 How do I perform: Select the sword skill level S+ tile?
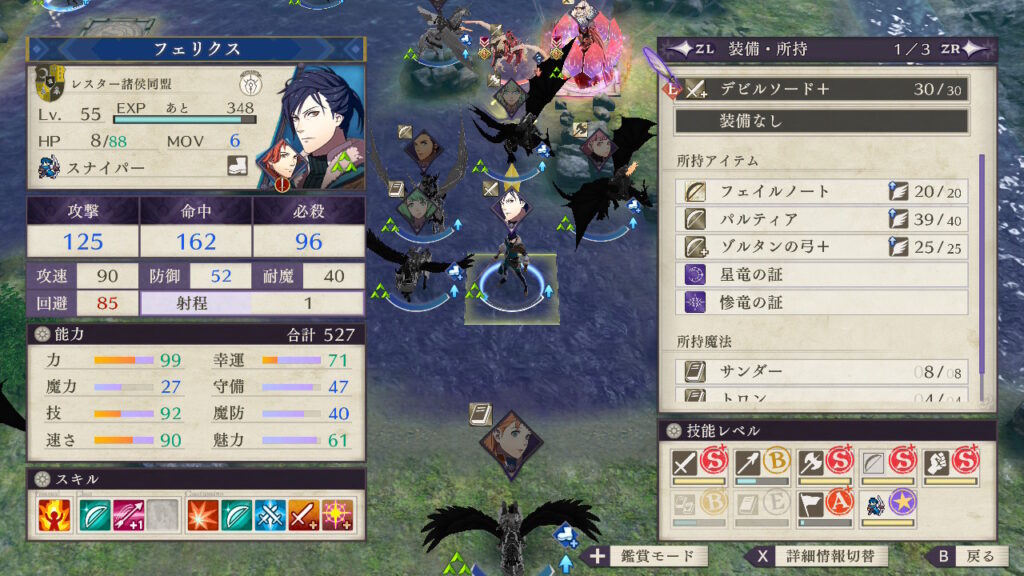pyautogui.click(x=698, y=465)
